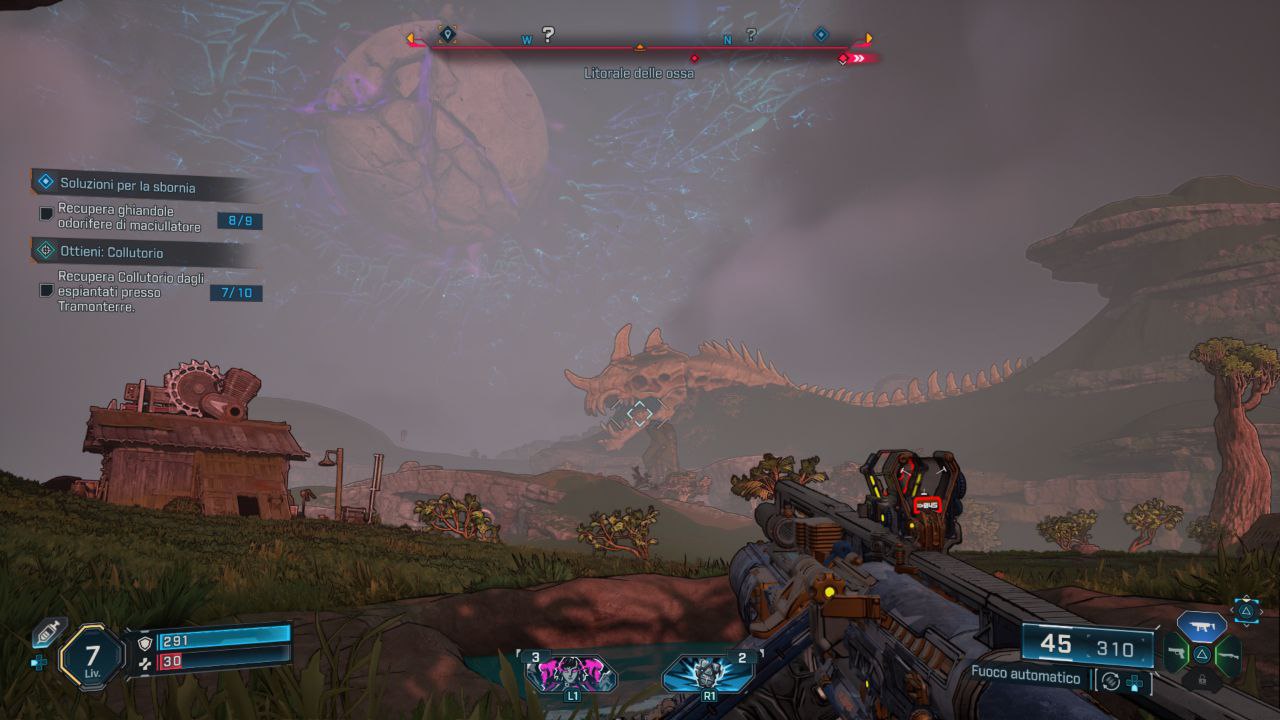The width and height of the screenshot is (1280, 720).
Task: Toggle the fire mode swap icon
Action: point(1110,681)
